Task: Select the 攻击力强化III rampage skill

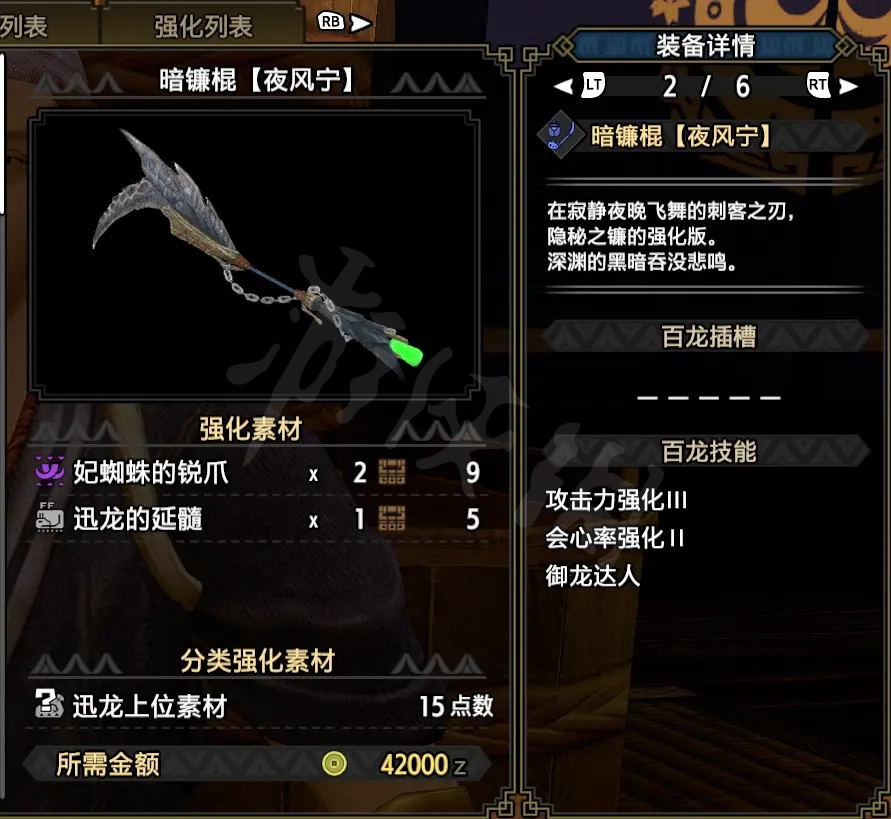Action: click(x=617, y=500)
